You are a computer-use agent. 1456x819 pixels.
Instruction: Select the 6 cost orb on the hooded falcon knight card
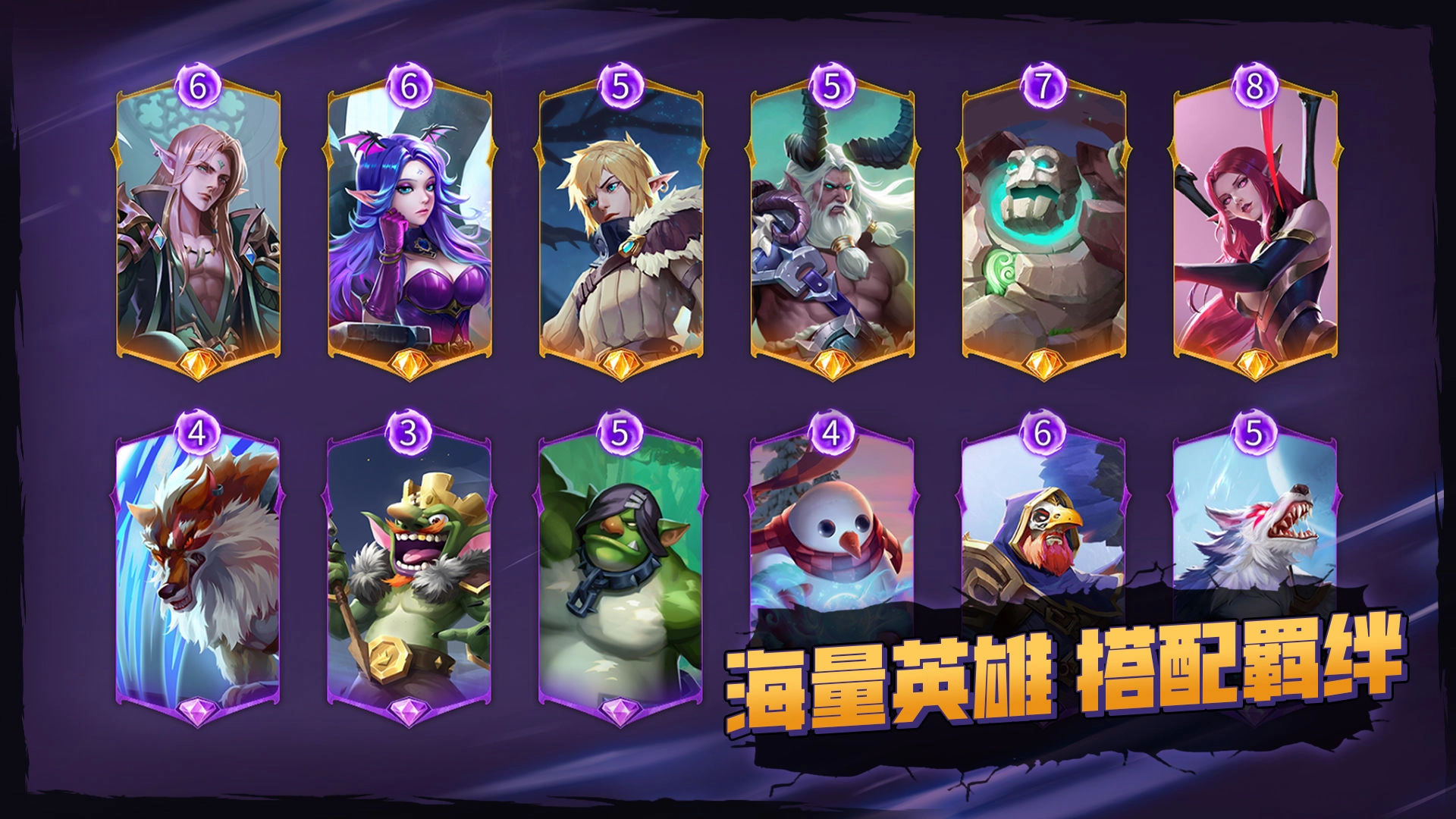point(1043,435)
